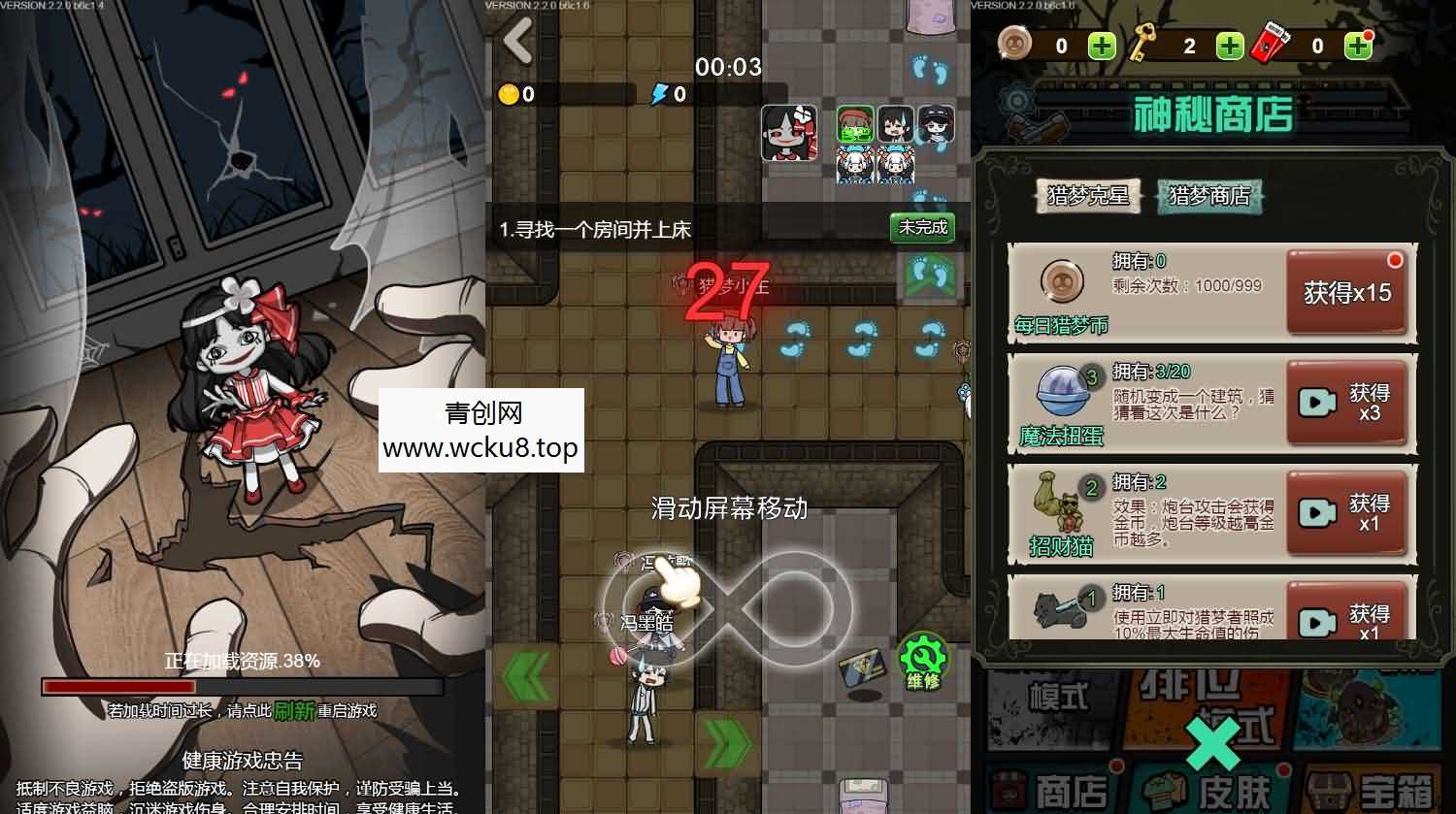Open the 猎梦商店 tab
Viewport: 1456px width, 814px height.
click(1208, 194)
